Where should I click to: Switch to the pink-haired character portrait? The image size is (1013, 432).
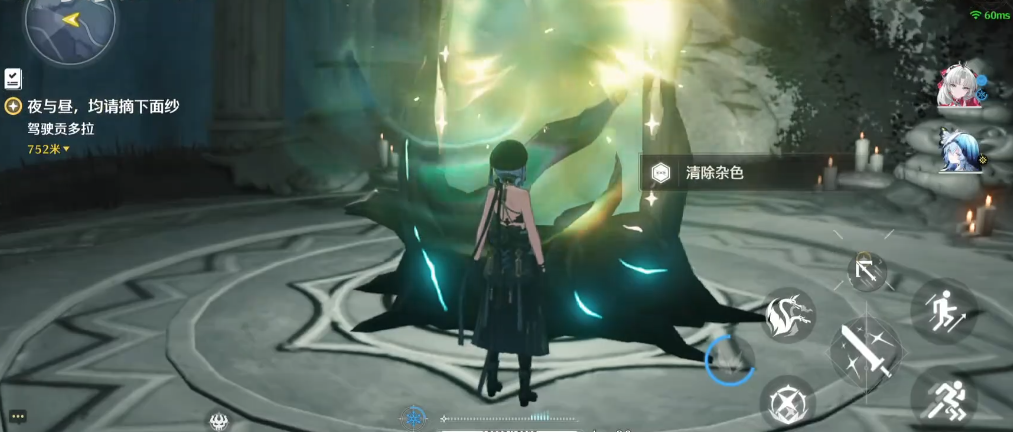click(958, 88)
